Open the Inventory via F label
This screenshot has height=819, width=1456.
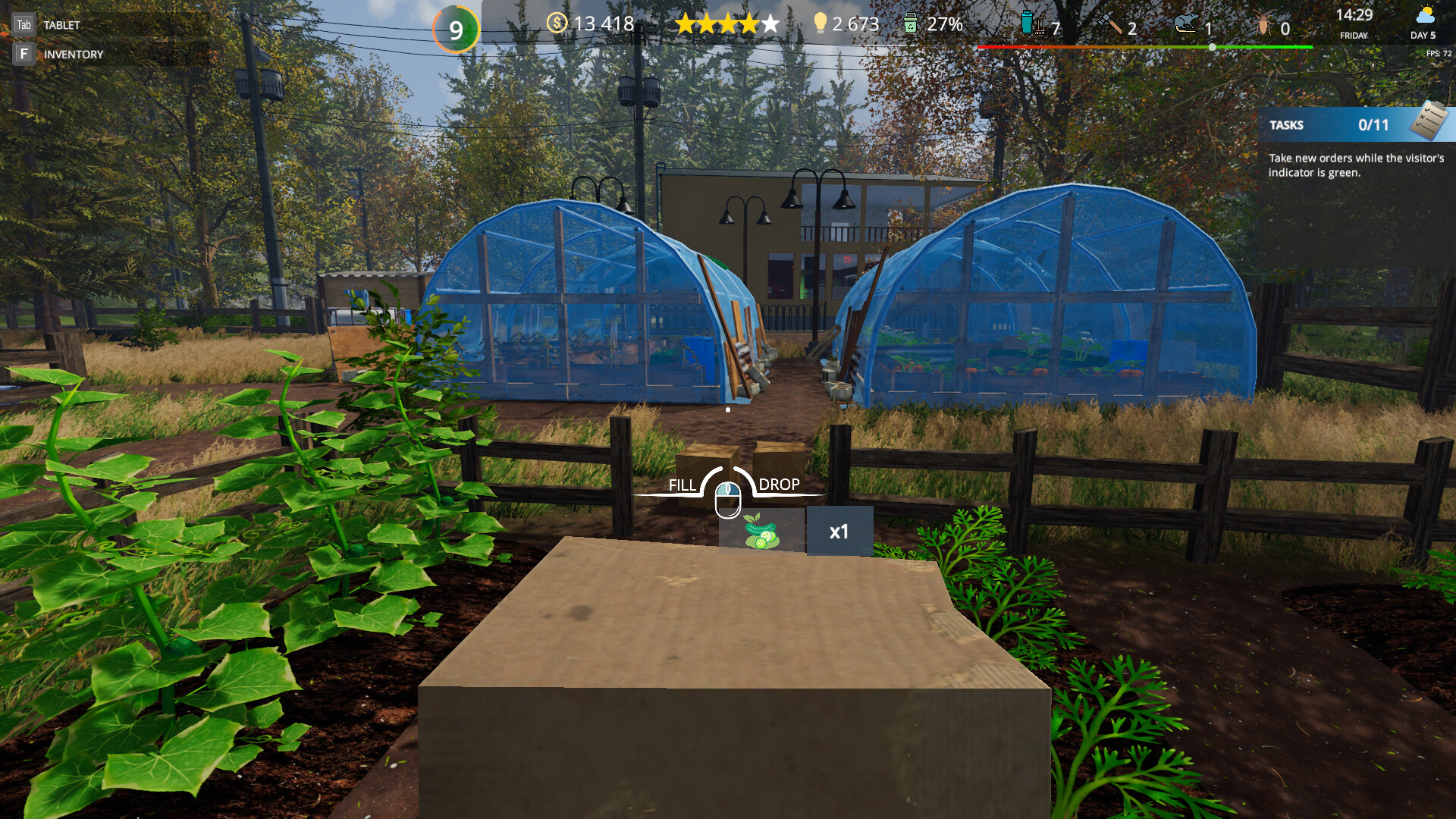[24, 53]
